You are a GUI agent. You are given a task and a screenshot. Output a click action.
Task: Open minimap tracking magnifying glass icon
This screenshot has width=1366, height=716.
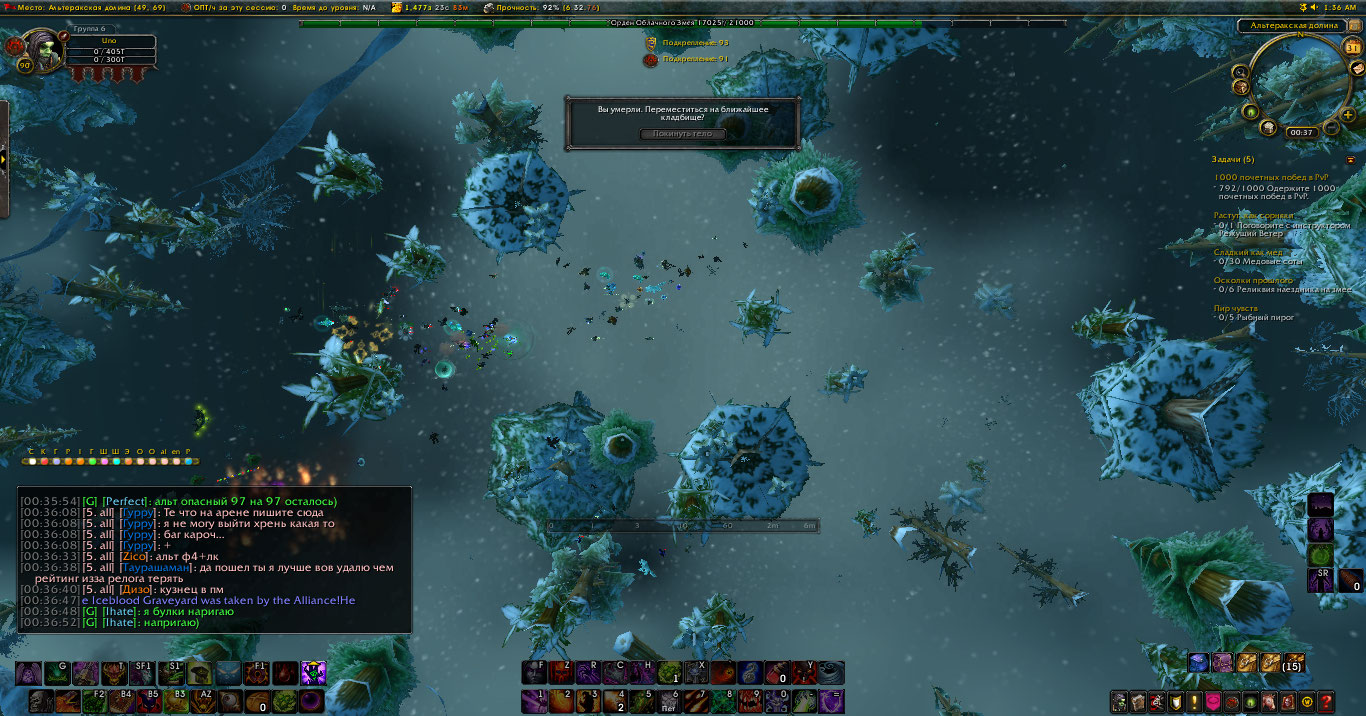(x=1240, y=72)
